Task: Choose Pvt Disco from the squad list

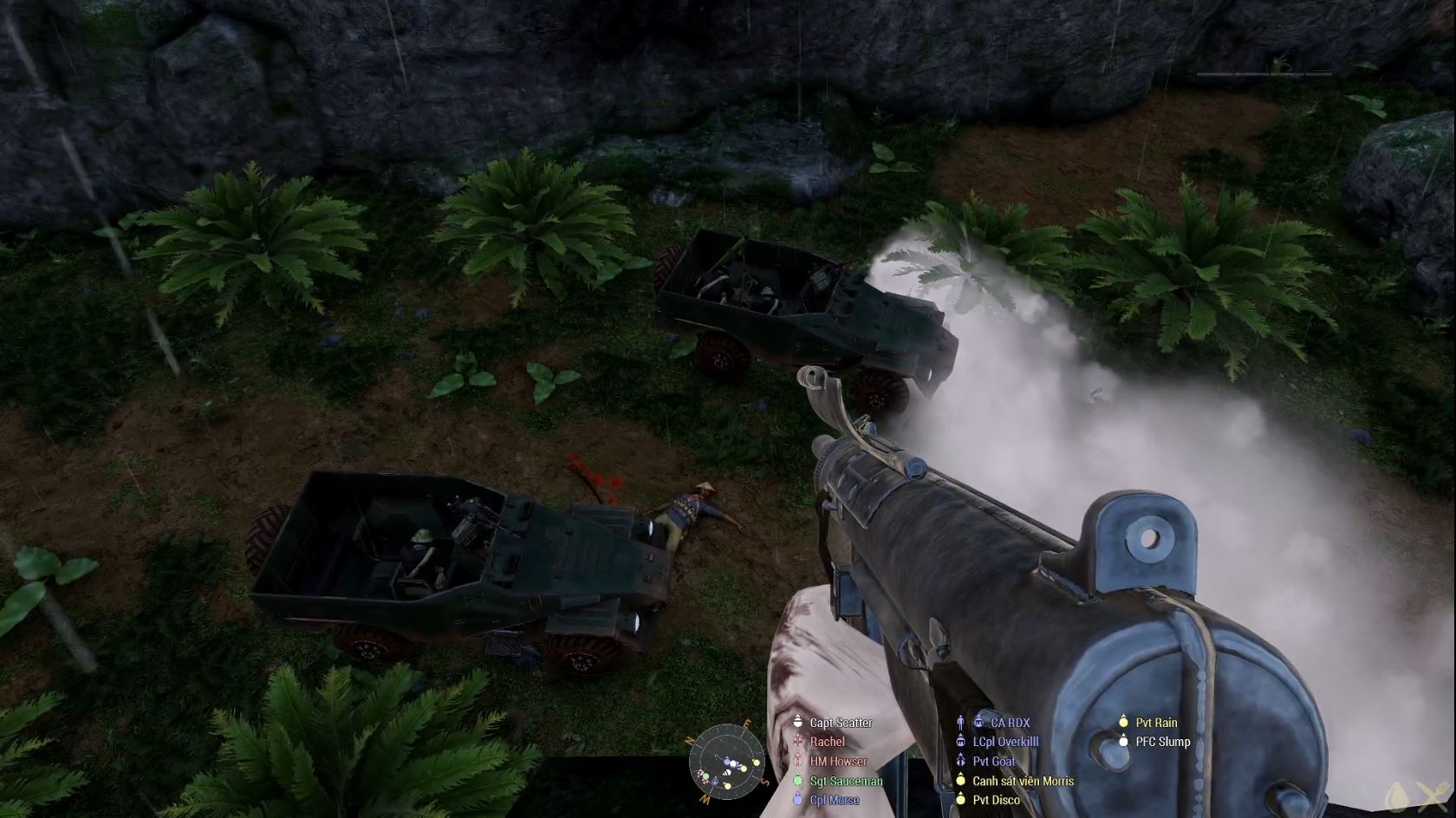Action: tap(996, 800)
